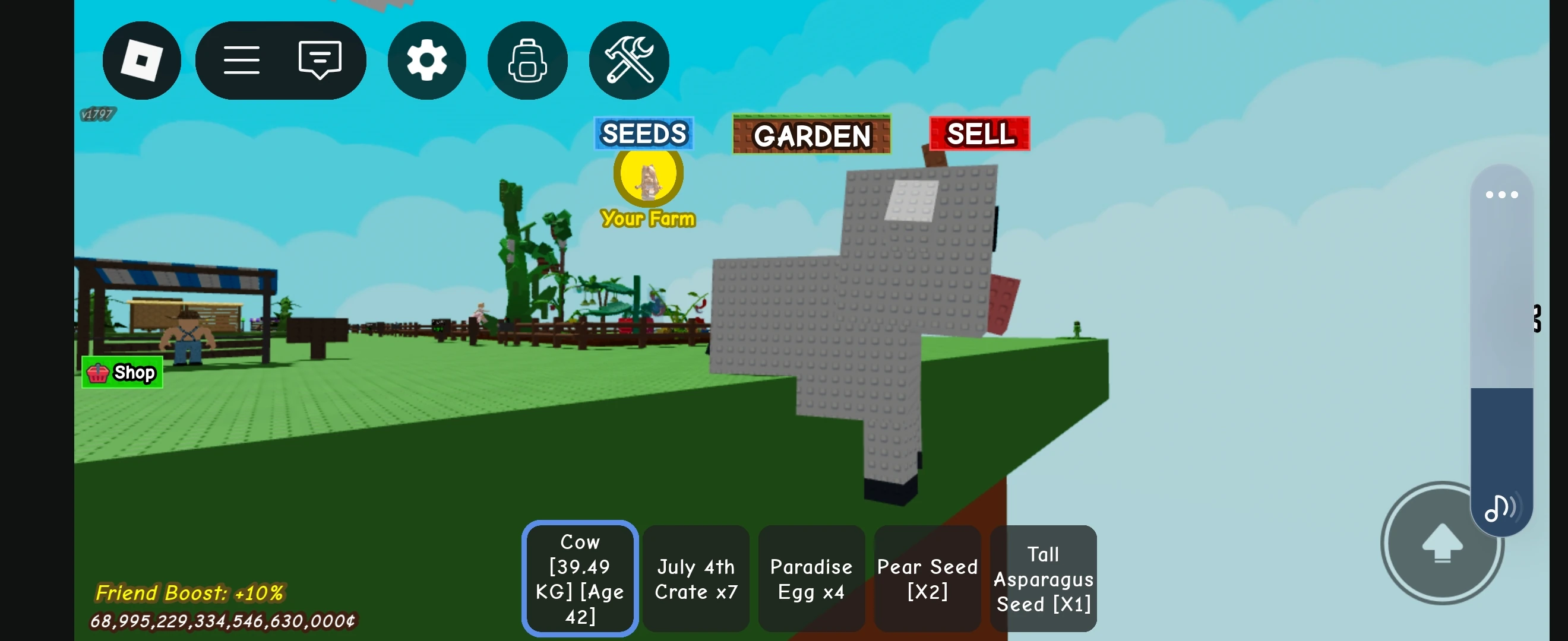Open the SEEDS shop sign
This screenshot has height=641, width=1568.
coord(643,134)
